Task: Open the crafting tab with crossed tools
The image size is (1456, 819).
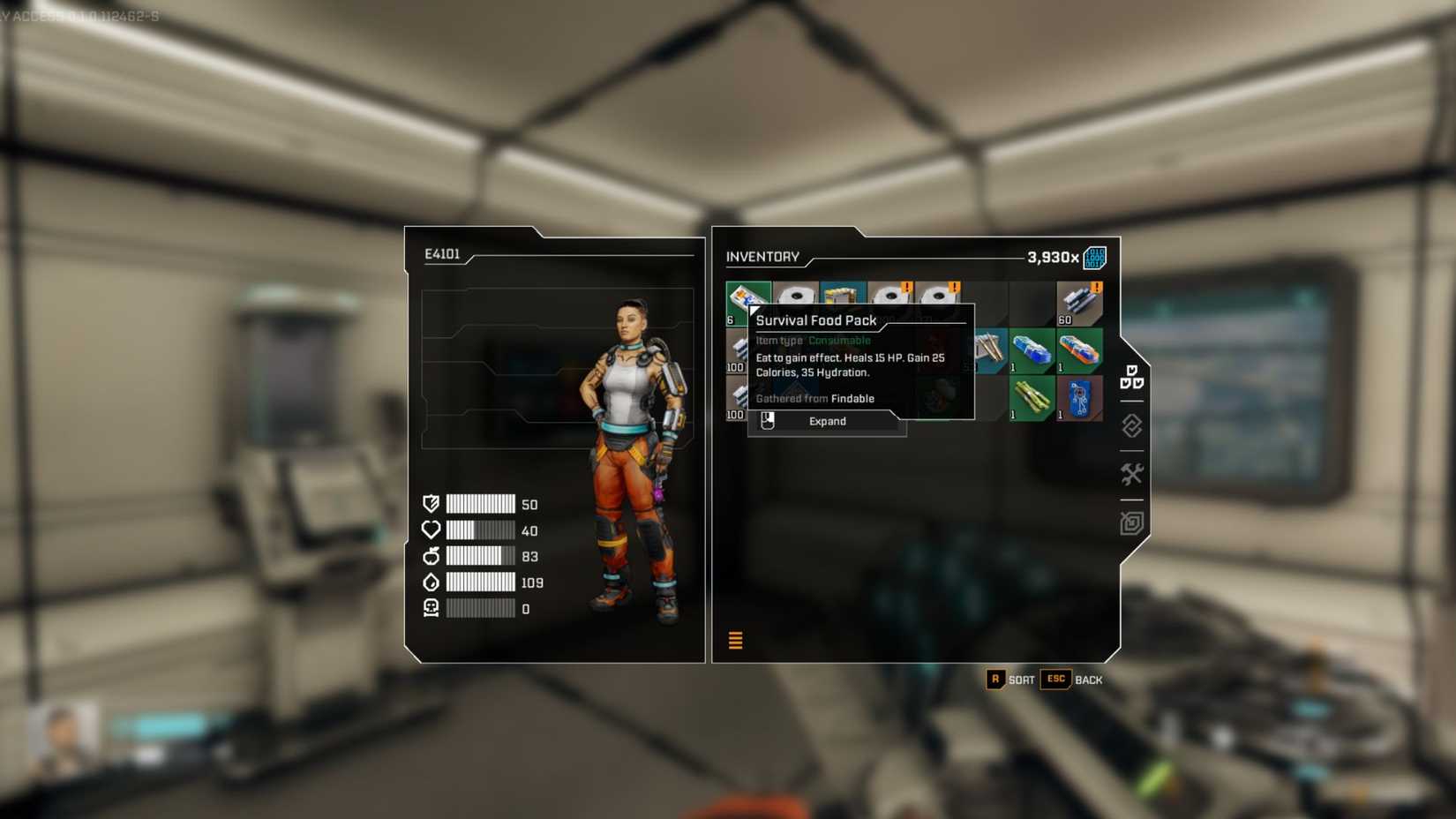Action: click(1131, 475)
